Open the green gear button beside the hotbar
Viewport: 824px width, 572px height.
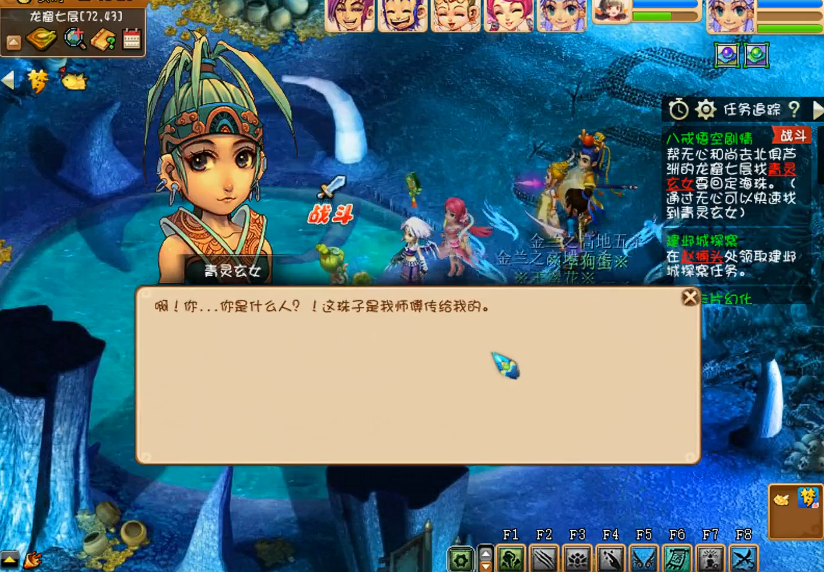click(461, 558)
